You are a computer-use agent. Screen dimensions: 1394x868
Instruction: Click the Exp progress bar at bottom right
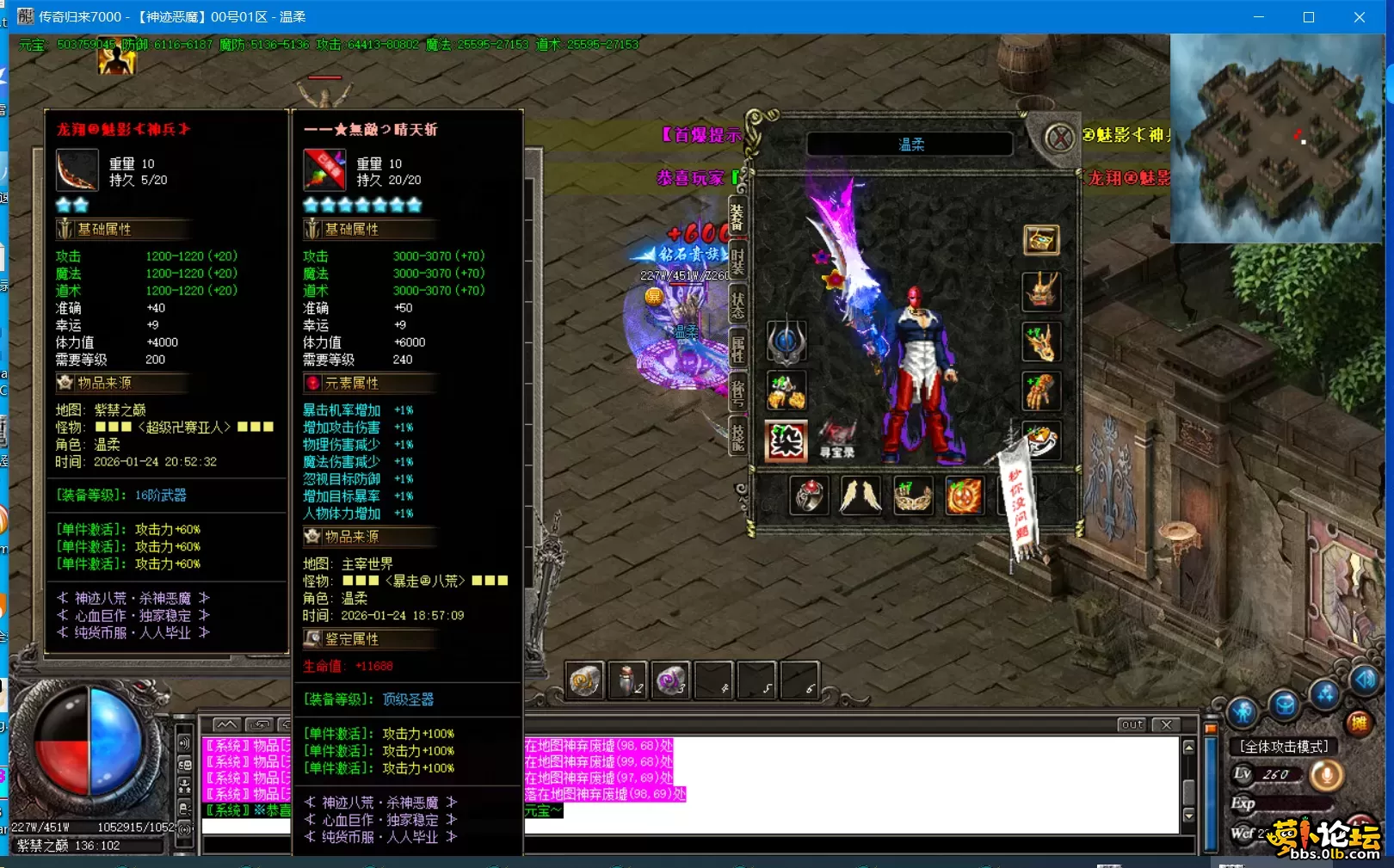click(x=1295, y=803)
